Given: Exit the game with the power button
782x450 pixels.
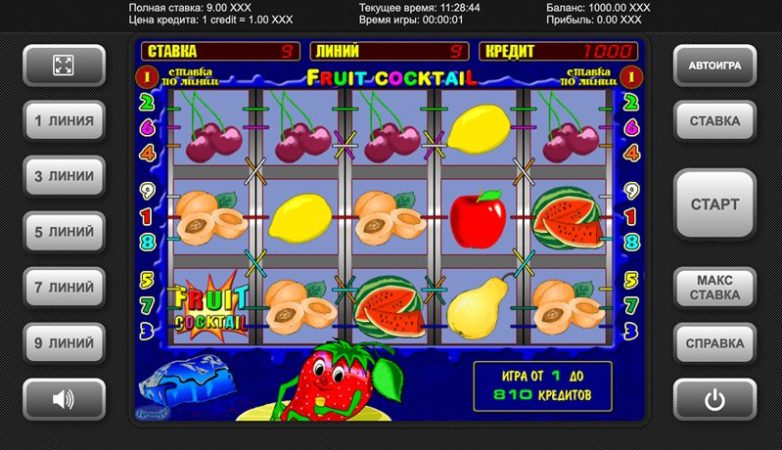Looking at the screenshot, I should [x=714, y=399].
